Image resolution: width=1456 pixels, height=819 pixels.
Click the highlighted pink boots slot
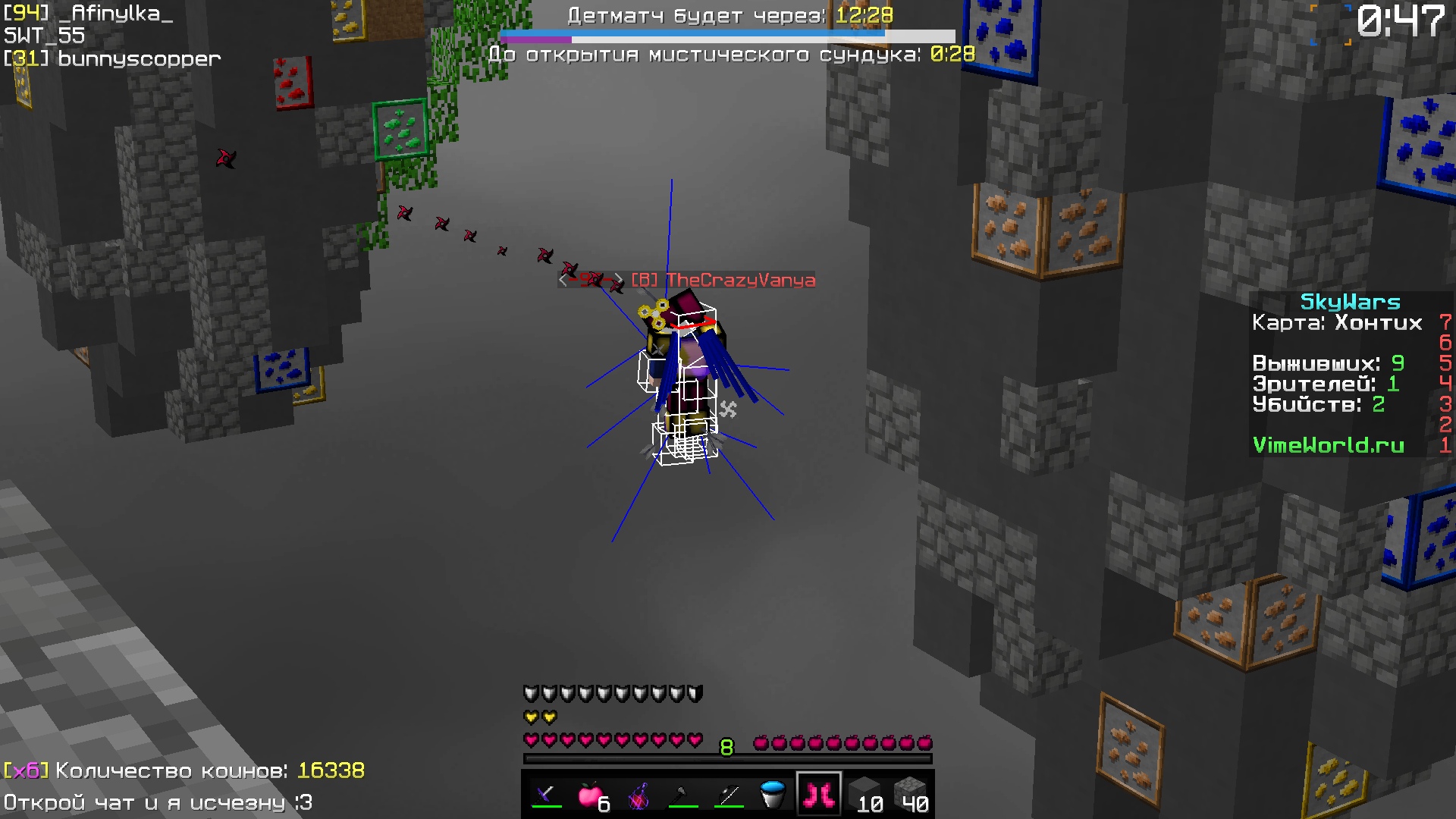(819, 792)
